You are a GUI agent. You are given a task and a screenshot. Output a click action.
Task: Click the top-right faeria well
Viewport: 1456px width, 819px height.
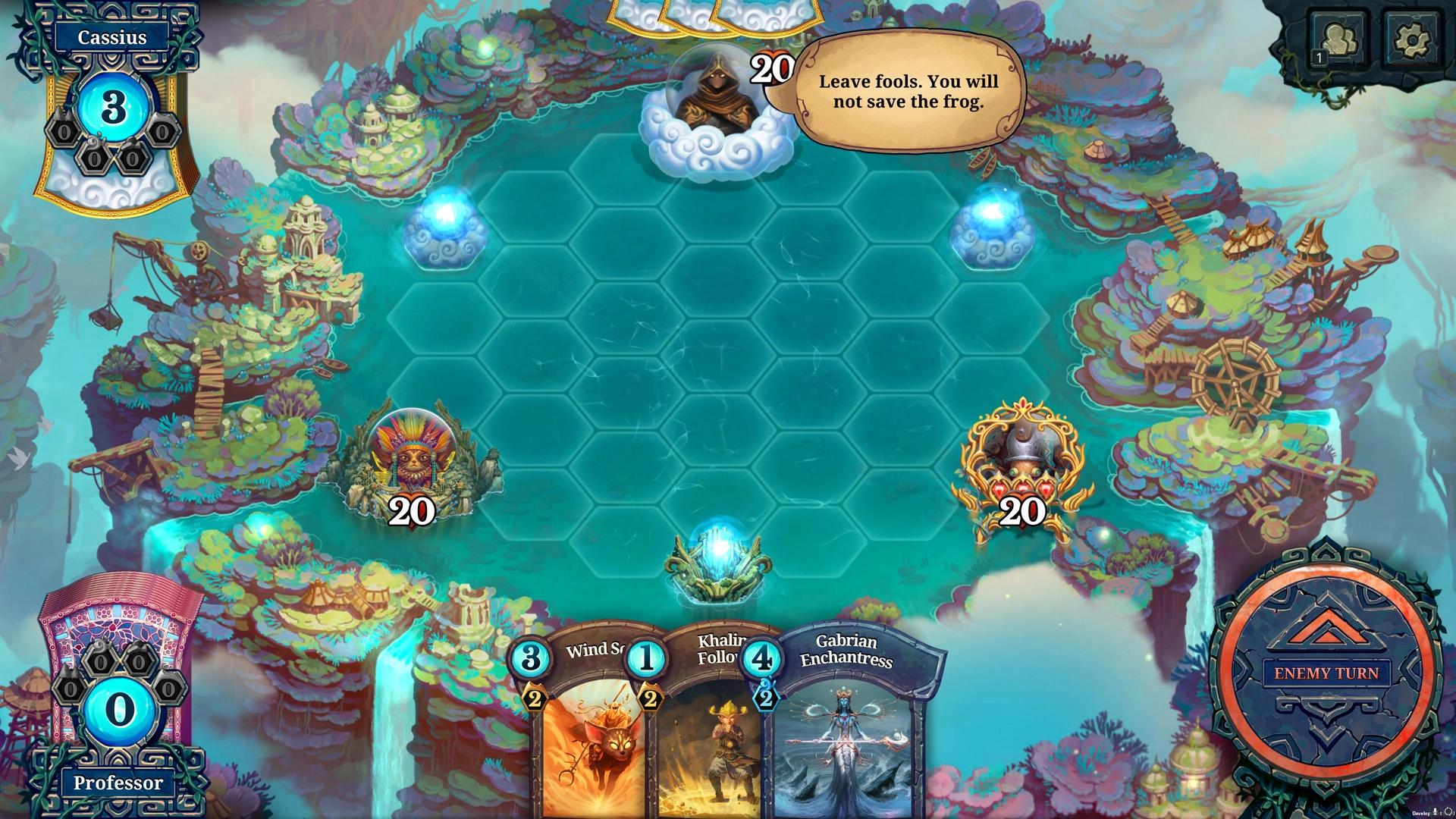click(x=993, y=227)
